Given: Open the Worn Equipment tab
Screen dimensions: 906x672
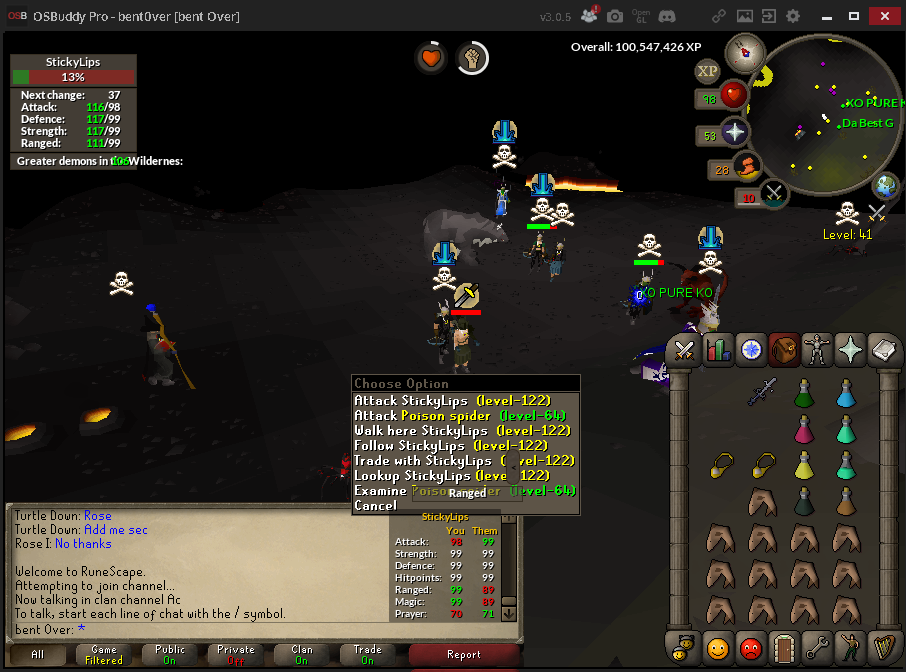Looking at the screenshot, I should (816, 350).
